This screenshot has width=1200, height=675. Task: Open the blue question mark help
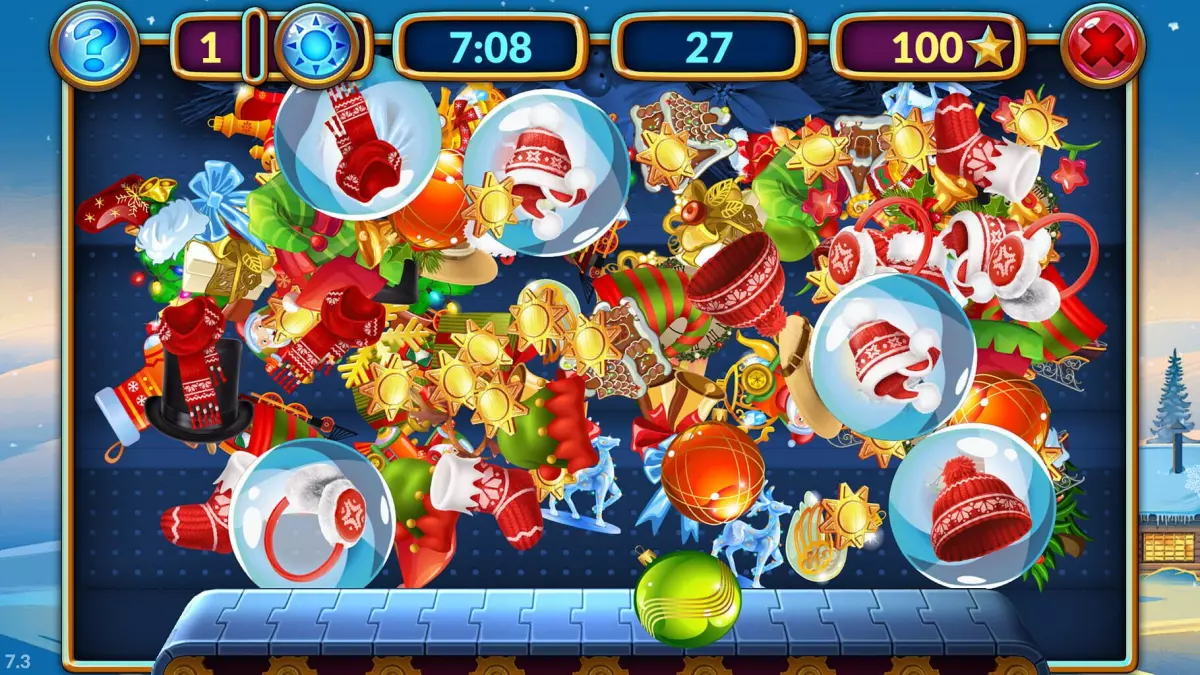[x=95, y=45]
